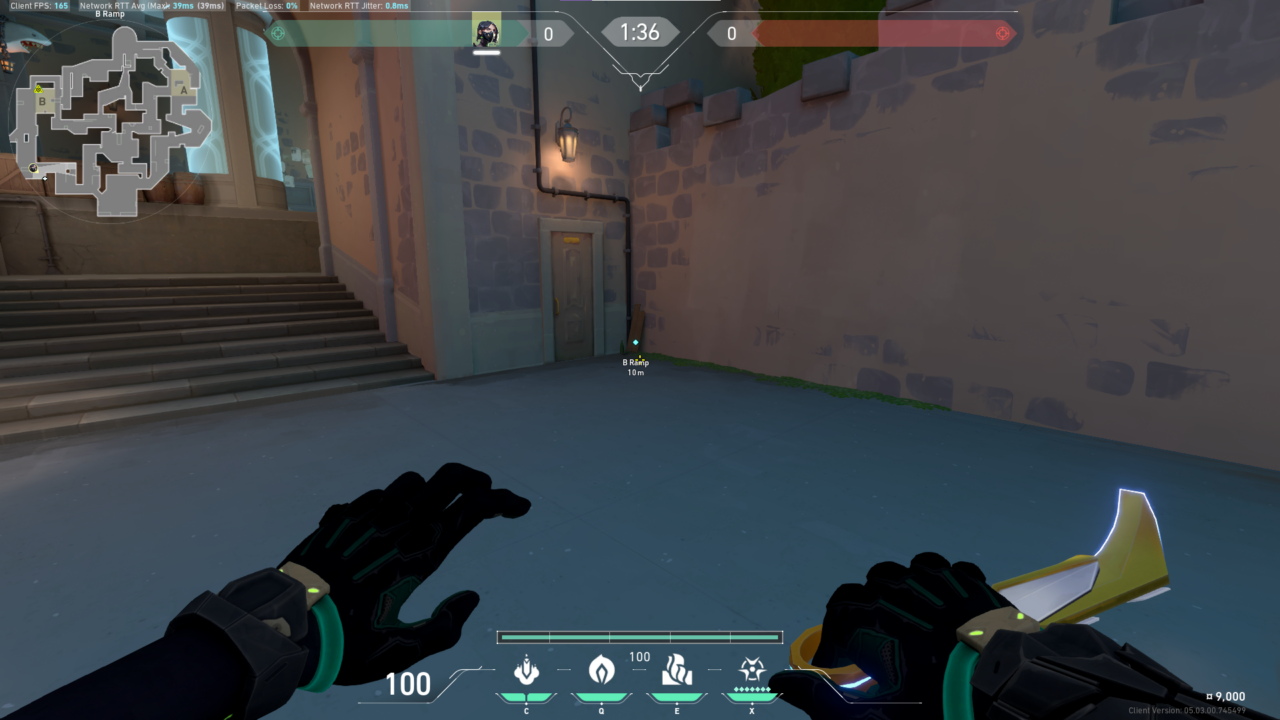Click the ultimate charge progress bar
The width and height of the screenshot is (1280, 720).
click(640, 636)
